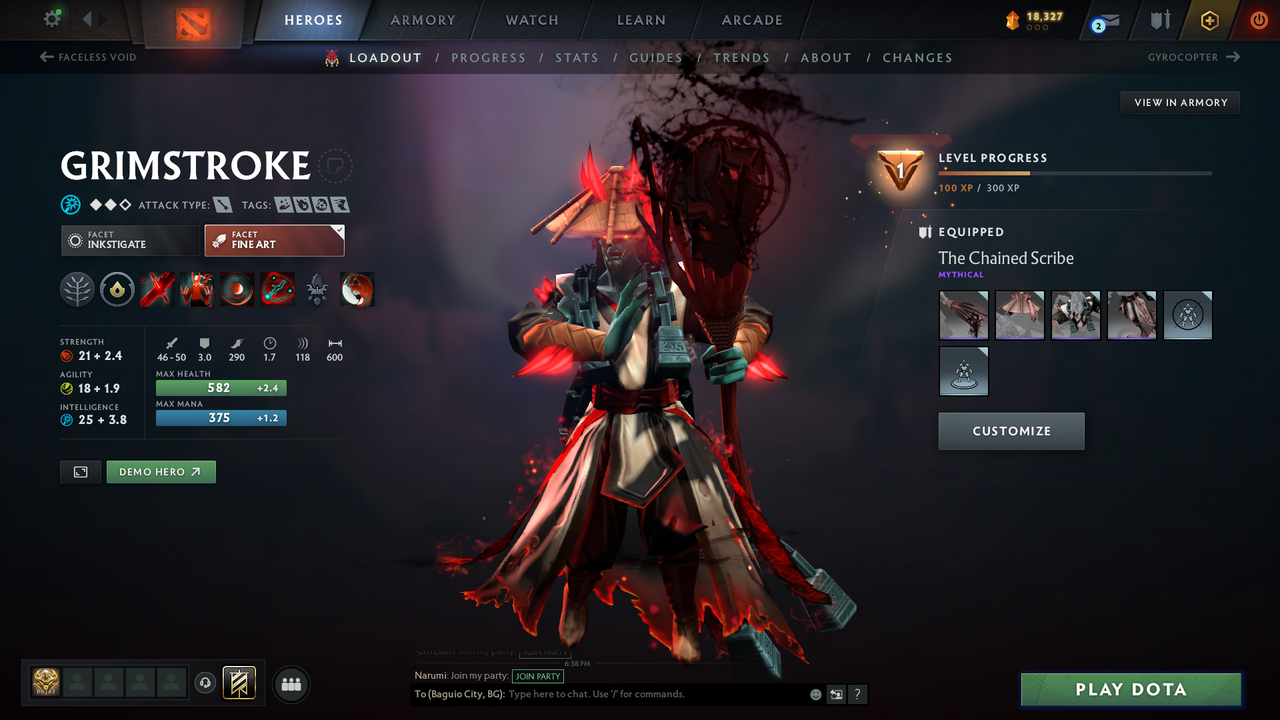Click the Aghanim's Scepter upgrade icon
Screen dimensions: 1280x720
coord(317,289)
